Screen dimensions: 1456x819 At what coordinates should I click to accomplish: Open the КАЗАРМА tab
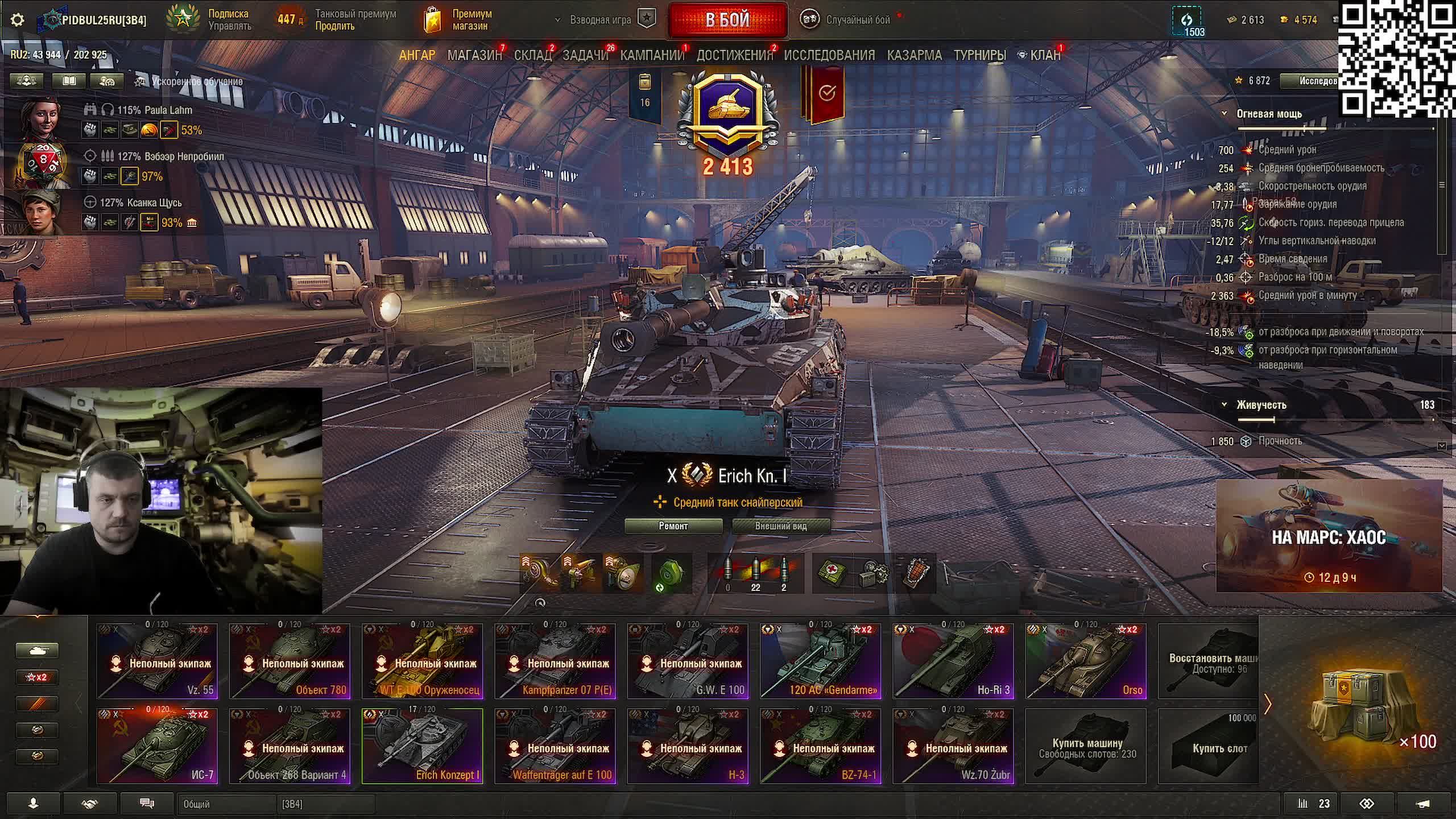[x=914, y=55]
